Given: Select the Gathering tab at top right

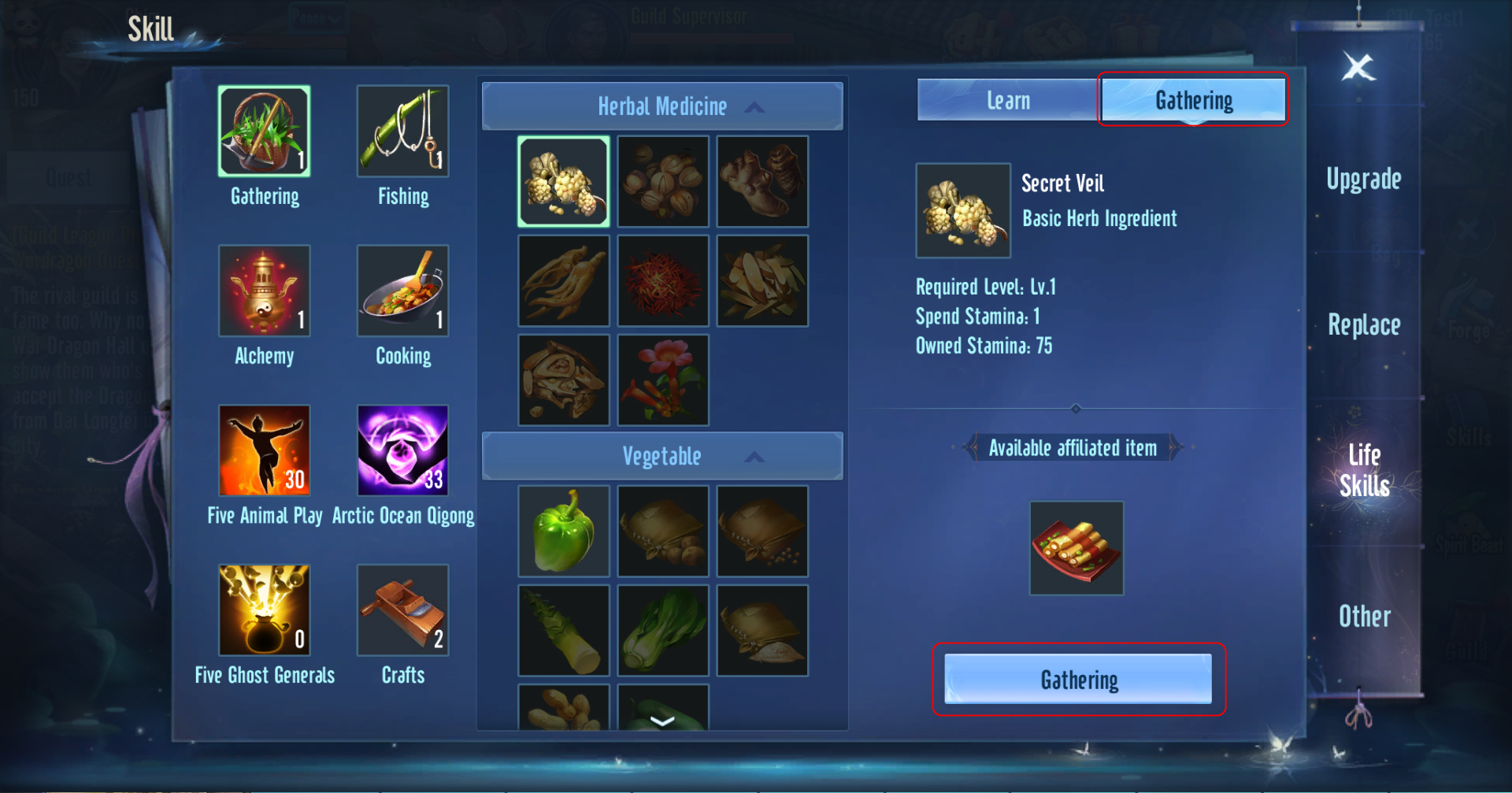Looking at the screenshot, I should click(1193, 101).
